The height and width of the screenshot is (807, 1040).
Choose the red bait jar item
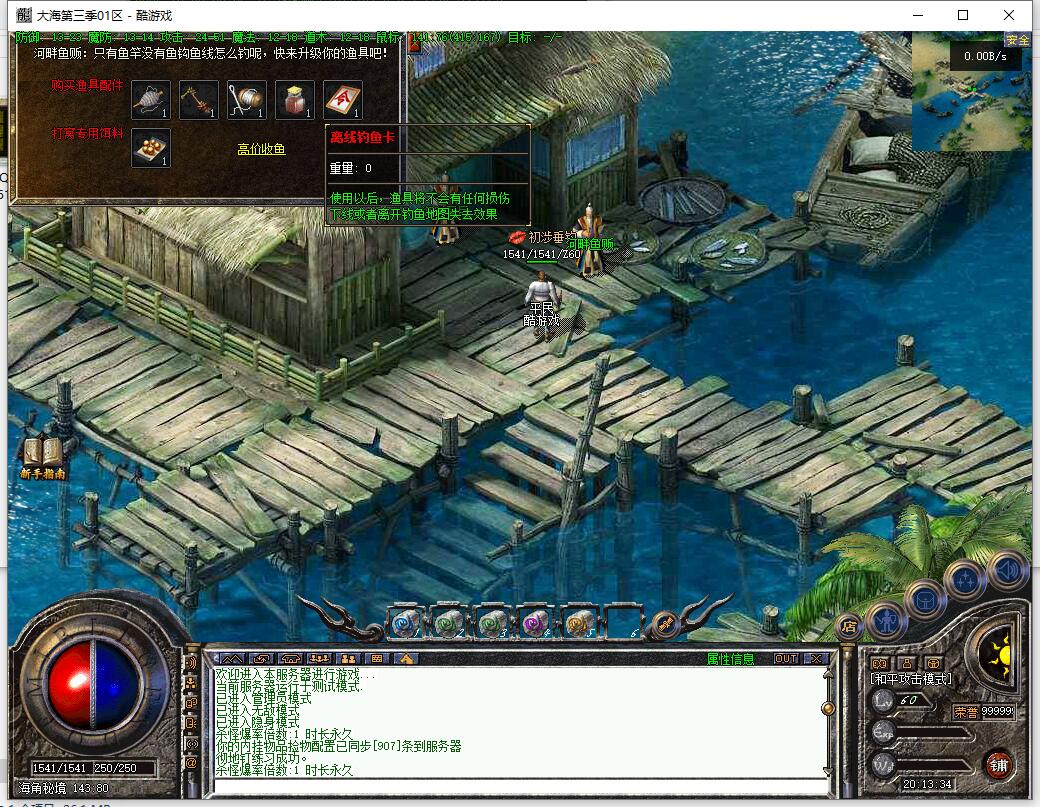pos(294,99)
